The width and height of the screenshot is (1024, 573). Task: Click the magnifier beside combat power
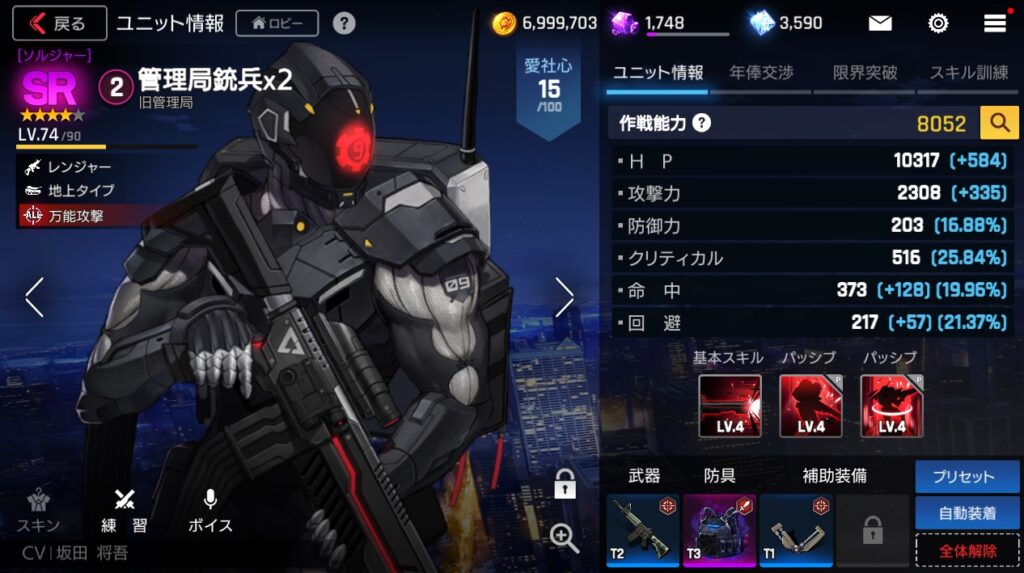[x=998, y=123]
